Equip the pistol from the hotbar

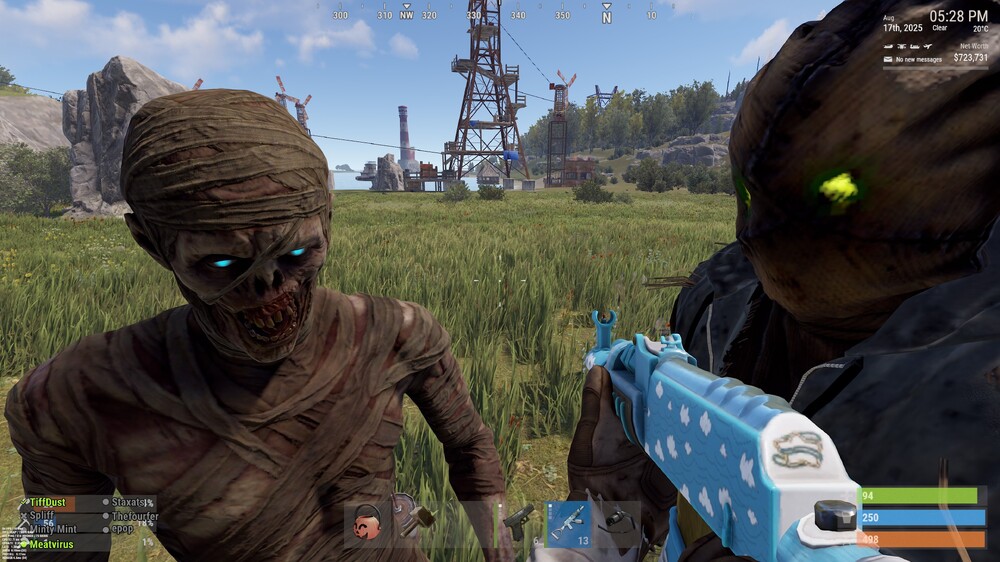pyautogui.click(x=517, y=523)
